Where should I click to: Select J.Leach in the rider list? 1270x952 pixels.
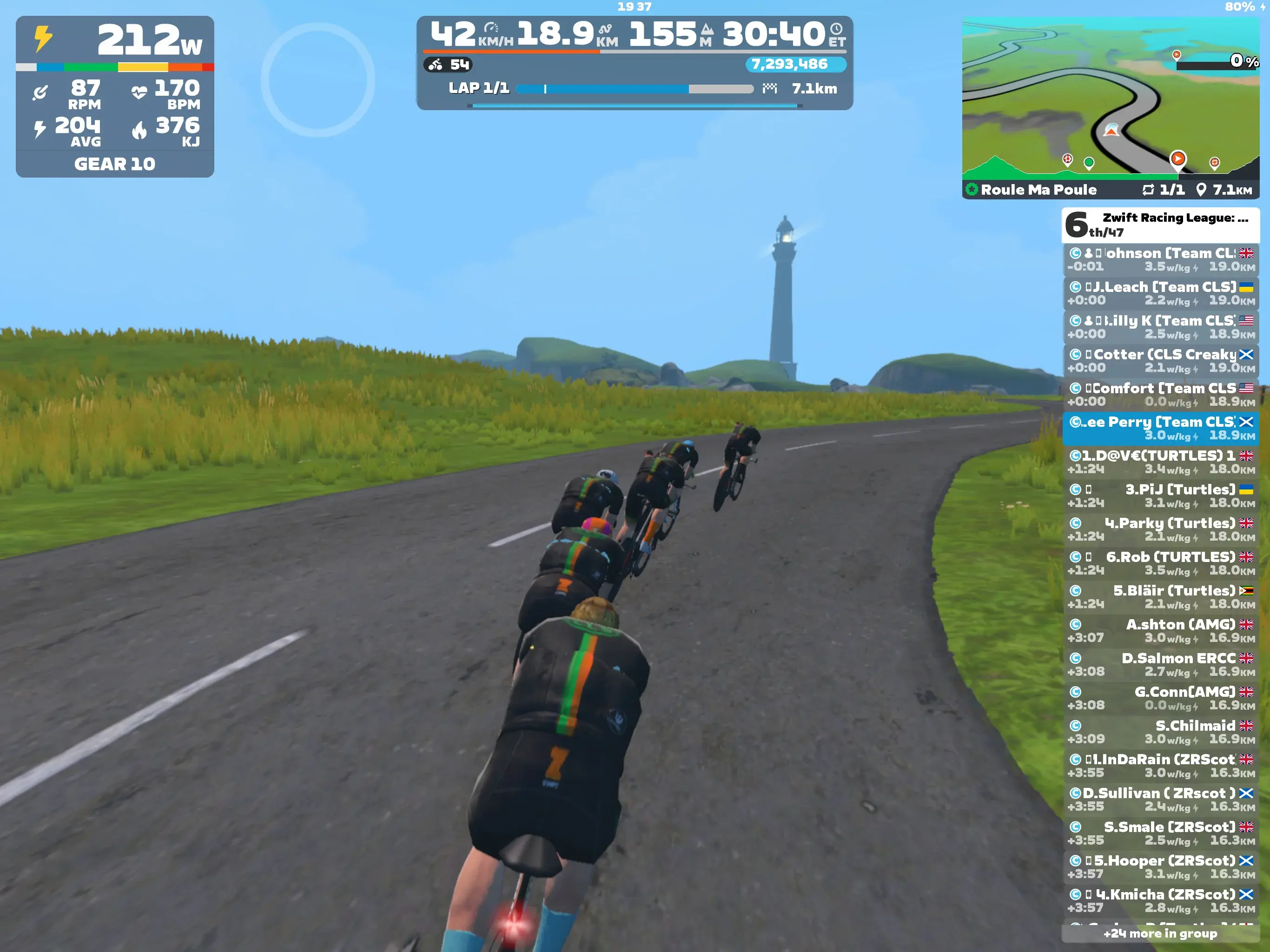coord(1160,293)
